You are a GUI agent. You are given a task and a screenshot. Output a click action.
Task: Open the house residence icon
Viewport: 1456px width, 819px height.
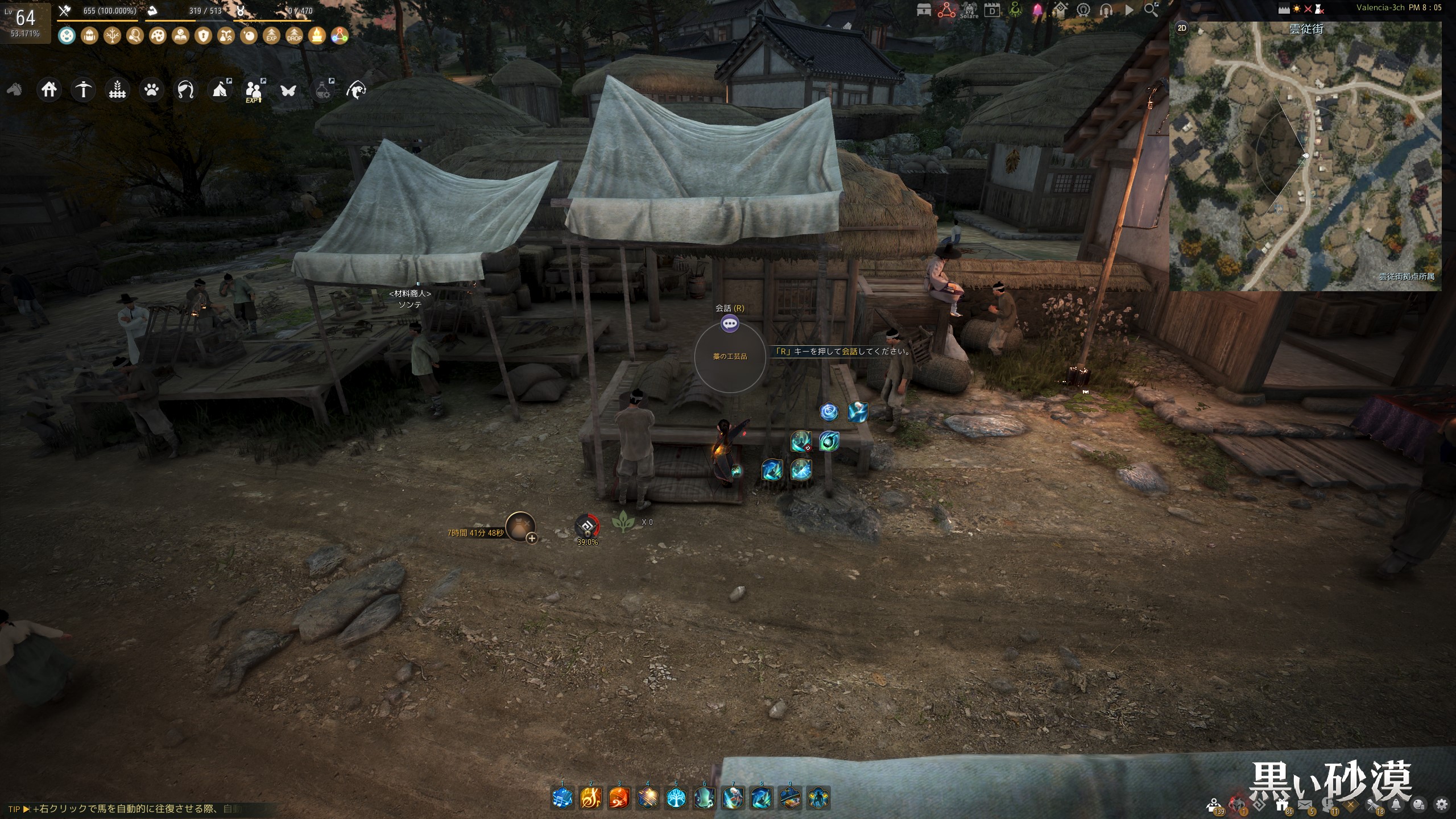tap(49, 90)
